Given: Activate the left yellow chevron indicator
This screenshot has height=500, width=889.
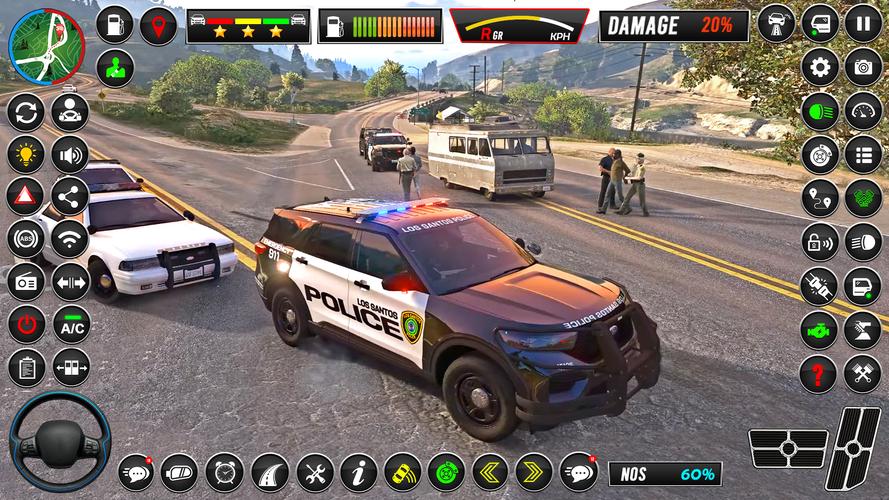Looking at the screenshot, I should 490,471.
